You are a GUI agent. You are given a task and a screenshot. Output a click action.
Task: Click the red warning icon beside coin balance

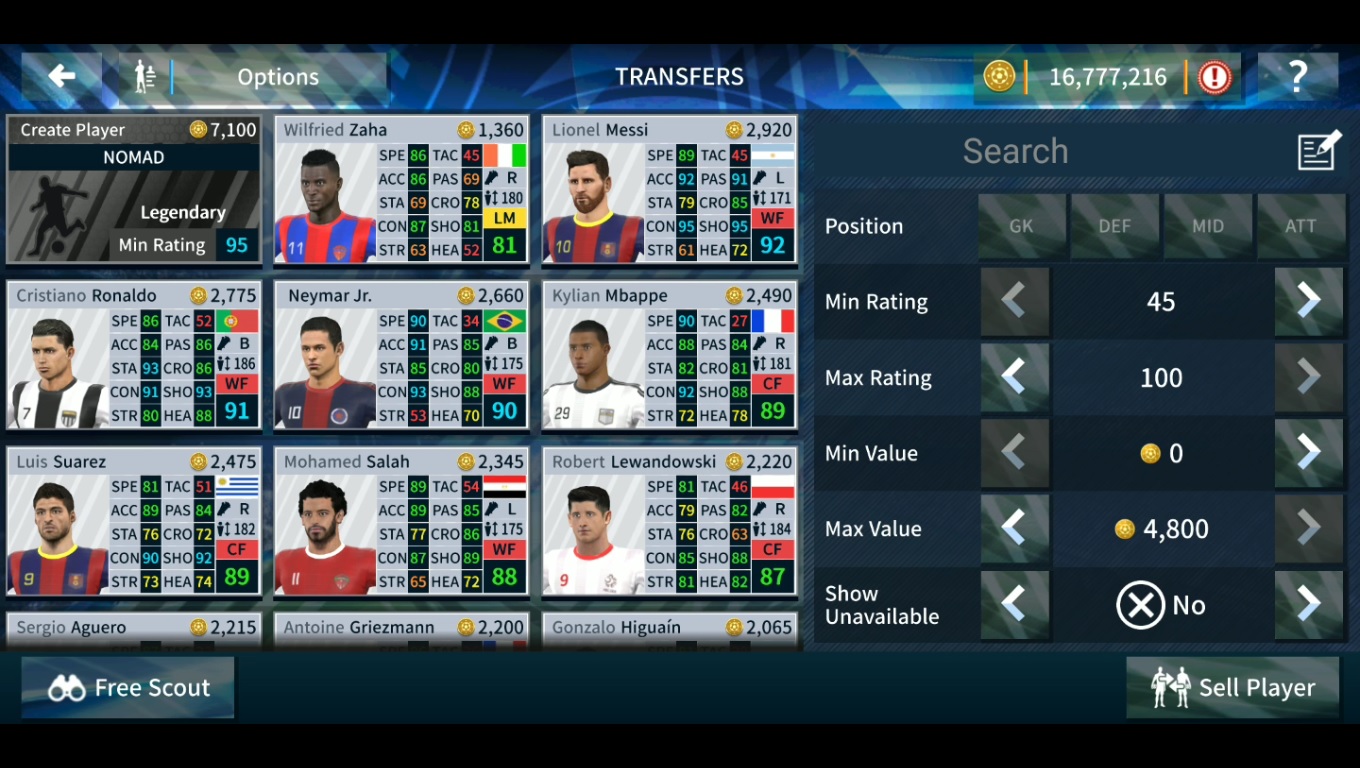click(x=1213, y=76)
